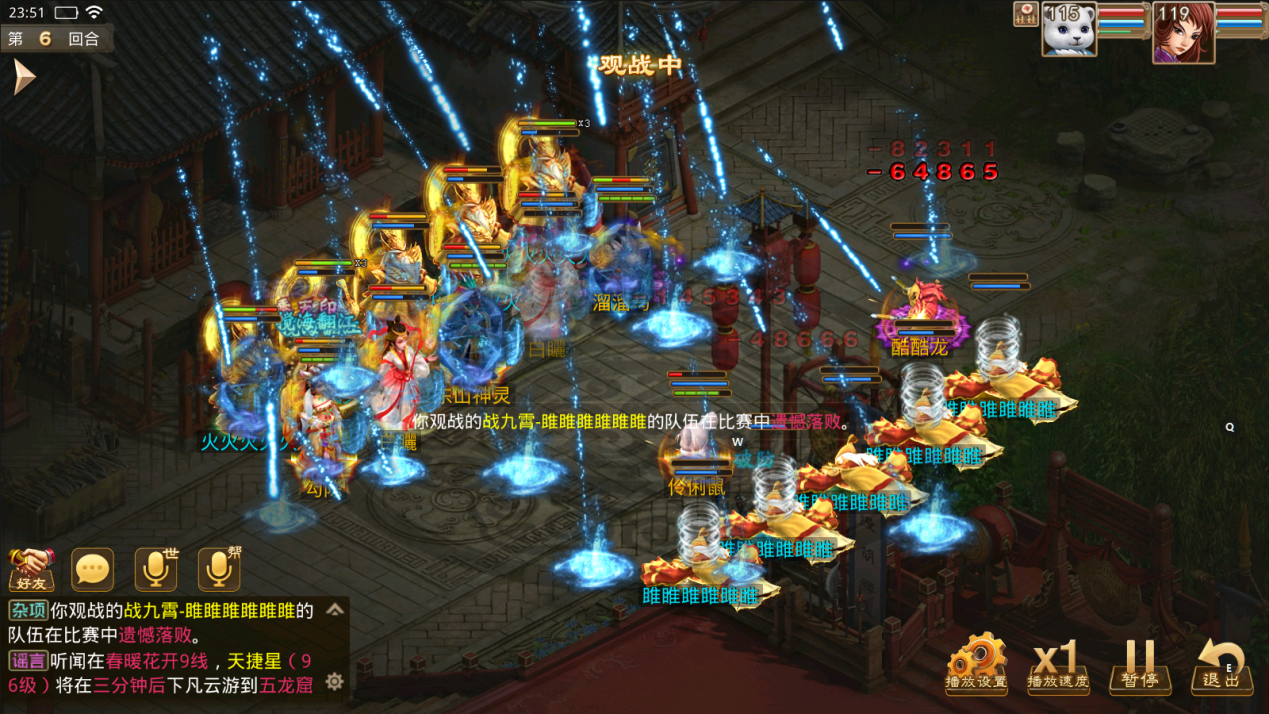Open the 好友 friends list
The height and width of the screenshot is (714, 1269).
coord(31,568)
